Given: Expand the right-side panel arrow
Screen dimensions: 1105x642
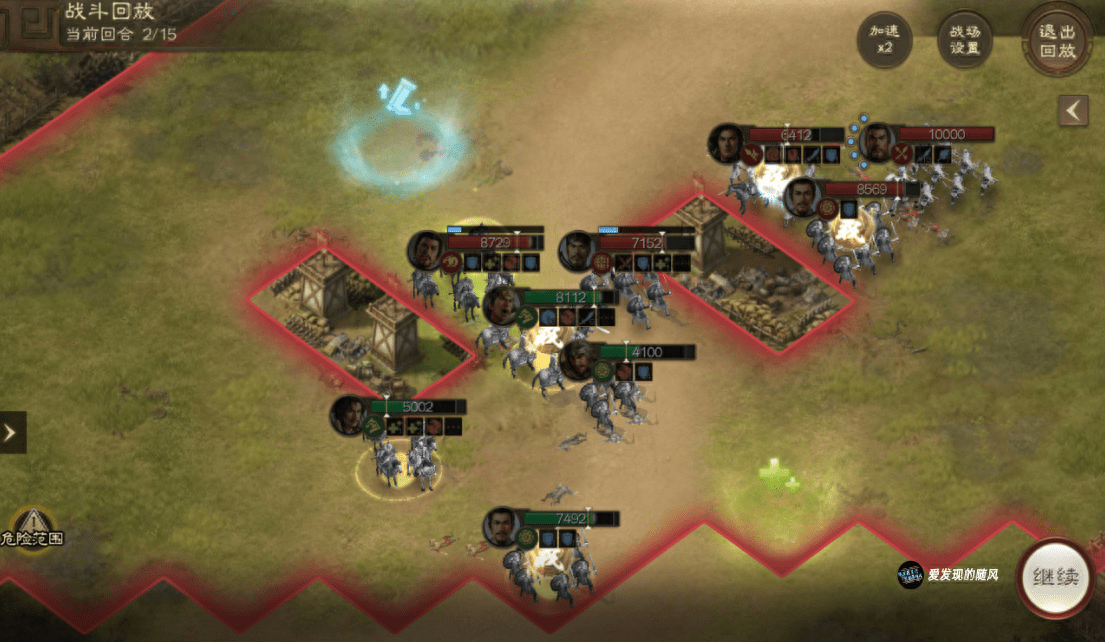Looking at the screenshot, I should (x=1073, y=110).
